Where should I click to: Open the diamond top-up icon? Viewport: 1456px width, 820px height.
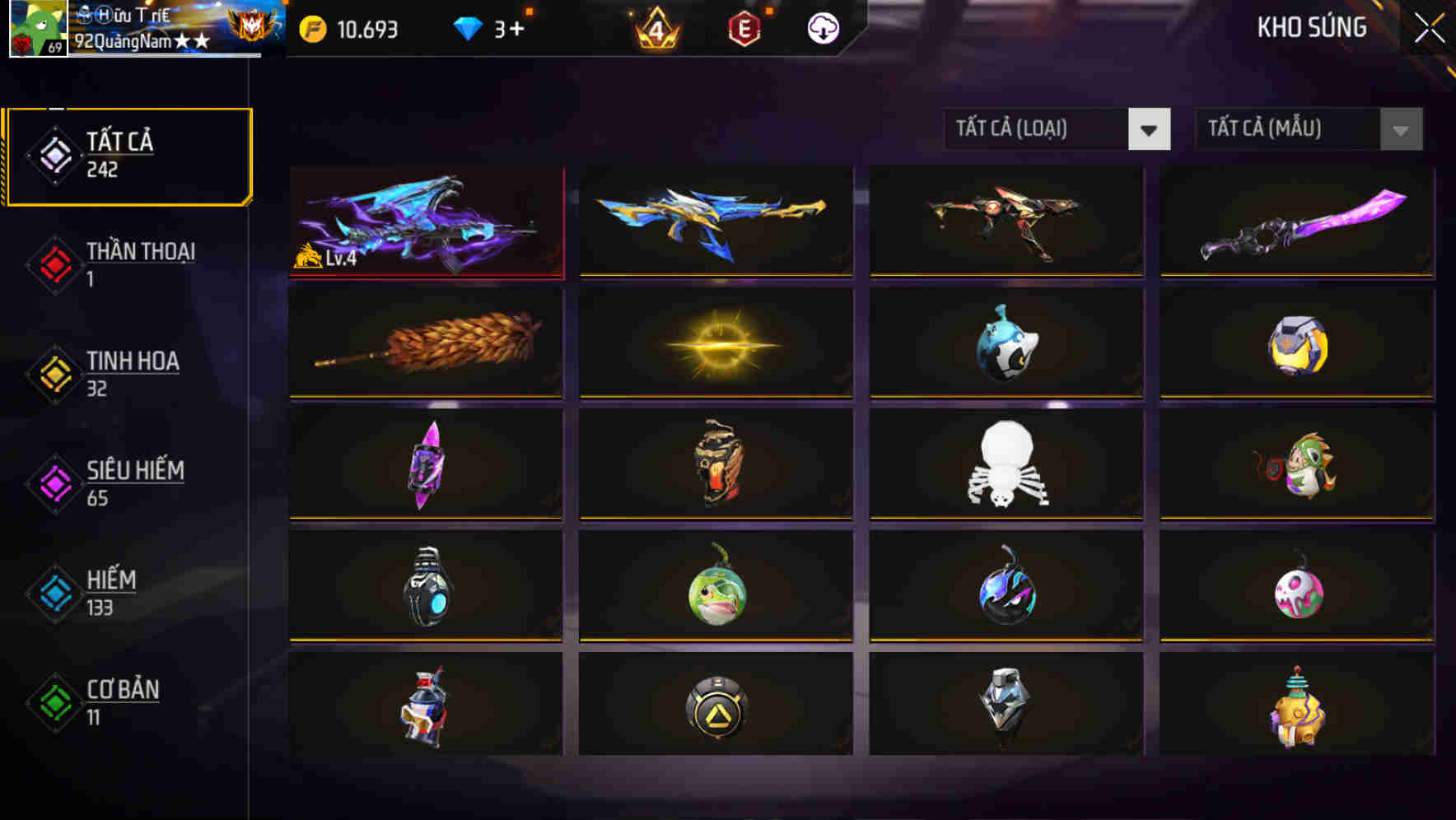pyautogui.click(x=467, y=28)
